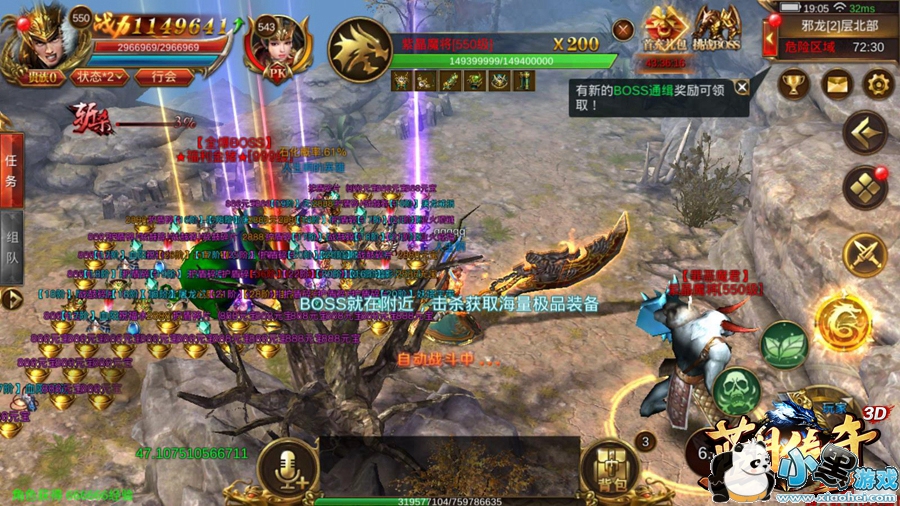The width and height of the screenshot is (900, 506).
Task: Toggle the PK mode portrait
Action: pos(279,47)
